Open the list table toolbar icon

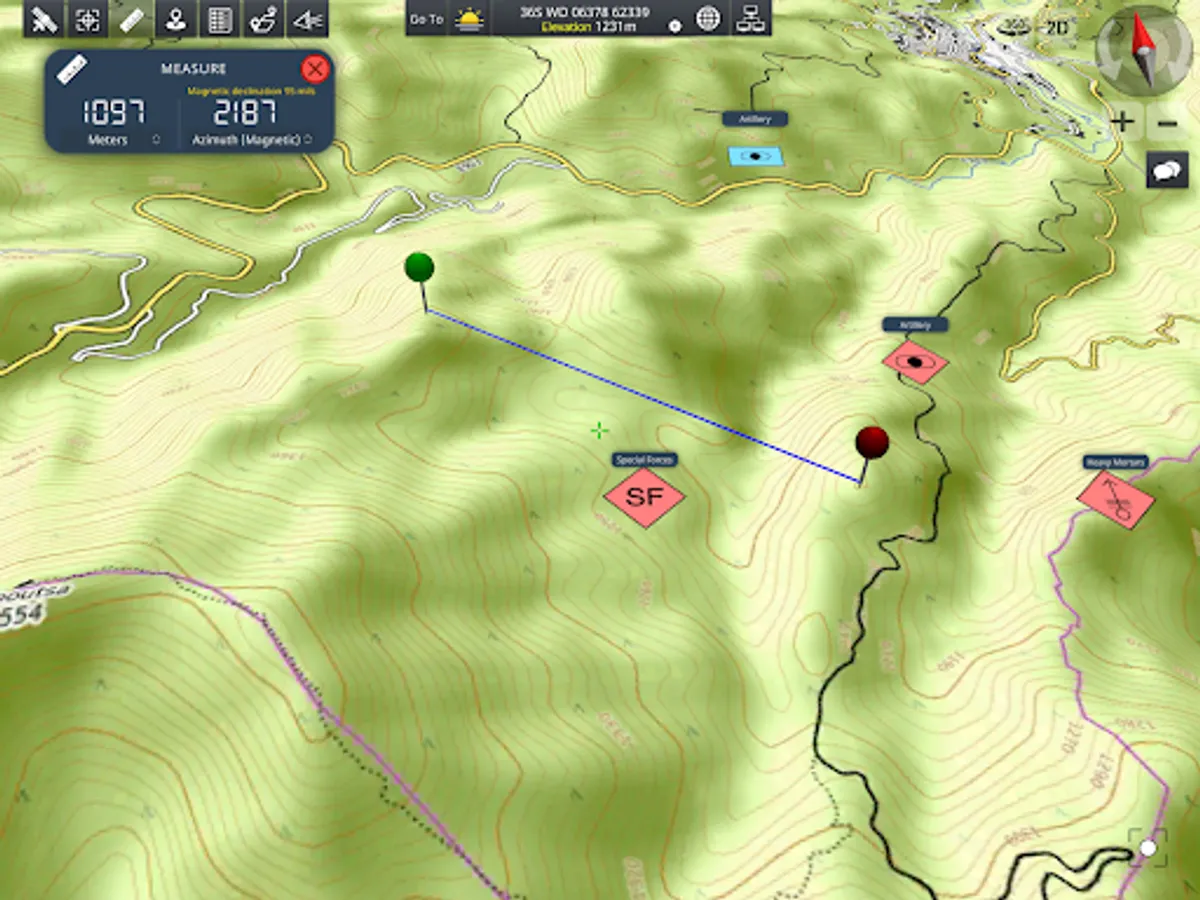(x=220, y=19)
